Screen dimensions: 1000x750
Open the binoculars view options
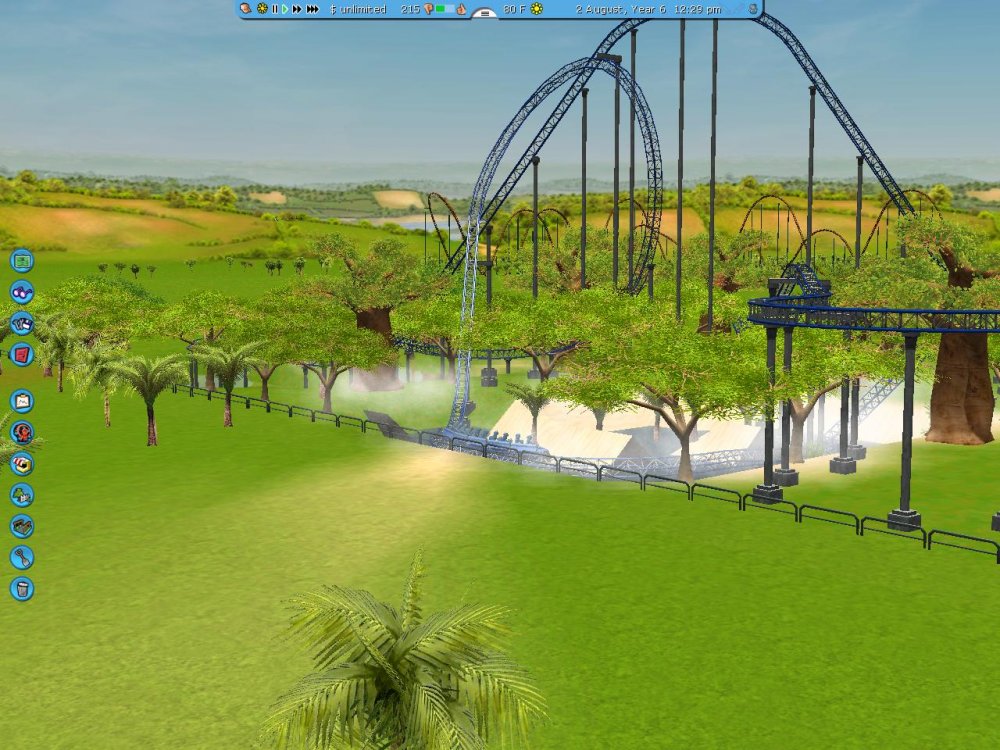22,292
